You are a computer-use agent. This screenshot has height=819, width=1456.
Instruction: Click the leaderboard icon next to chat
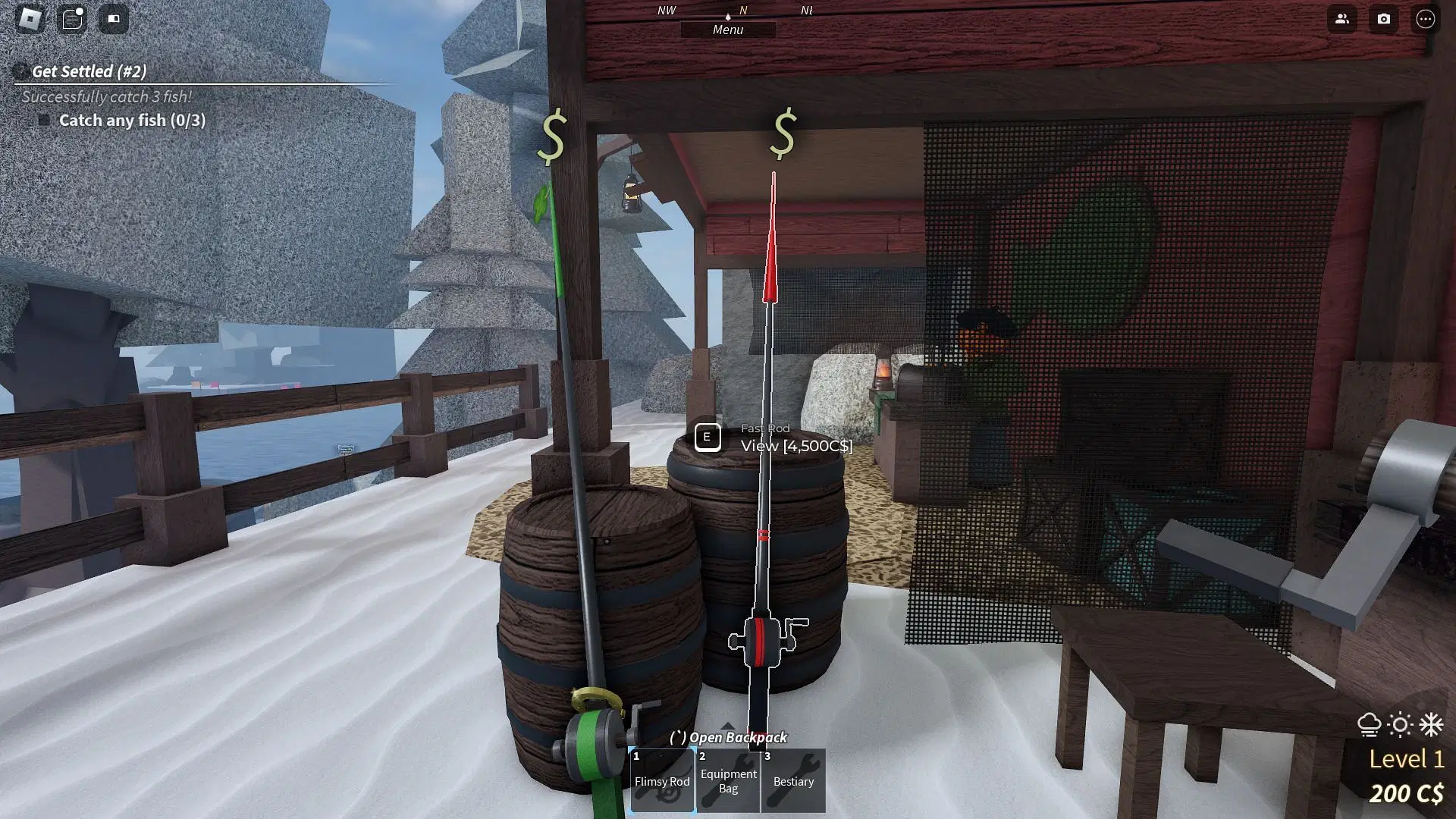point(114,19)
